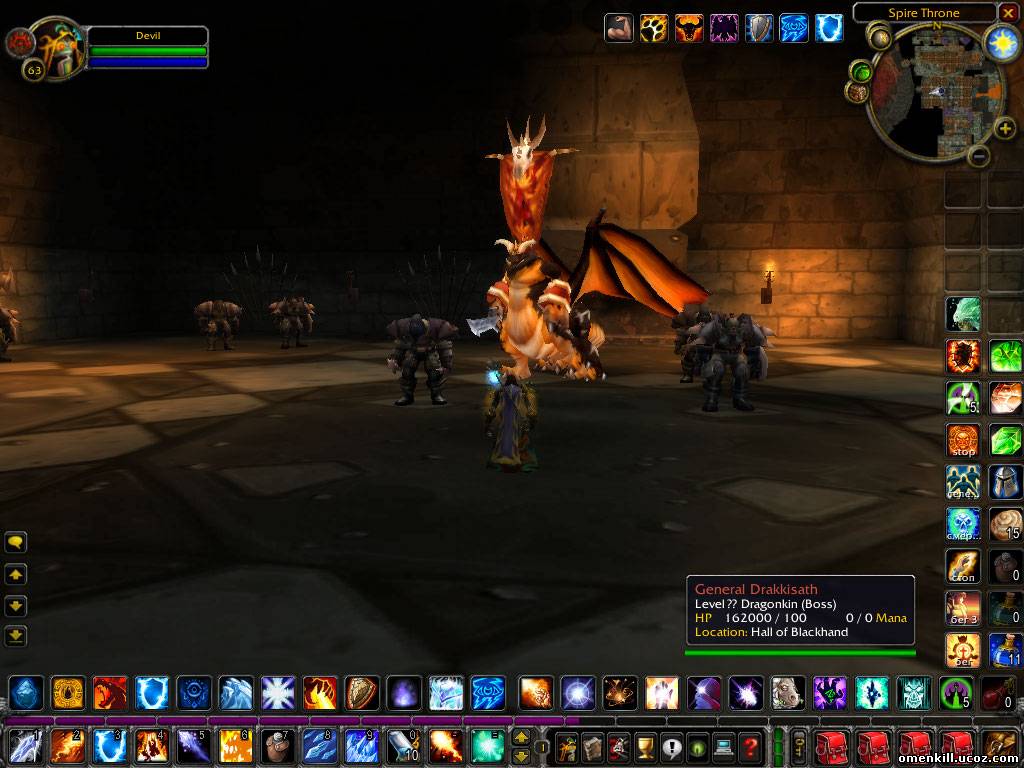Image resolution: width=1024 pixels, height=768 pixels.
Task: Activate the white snowflake frost spell
Action: tap(277, 693)
